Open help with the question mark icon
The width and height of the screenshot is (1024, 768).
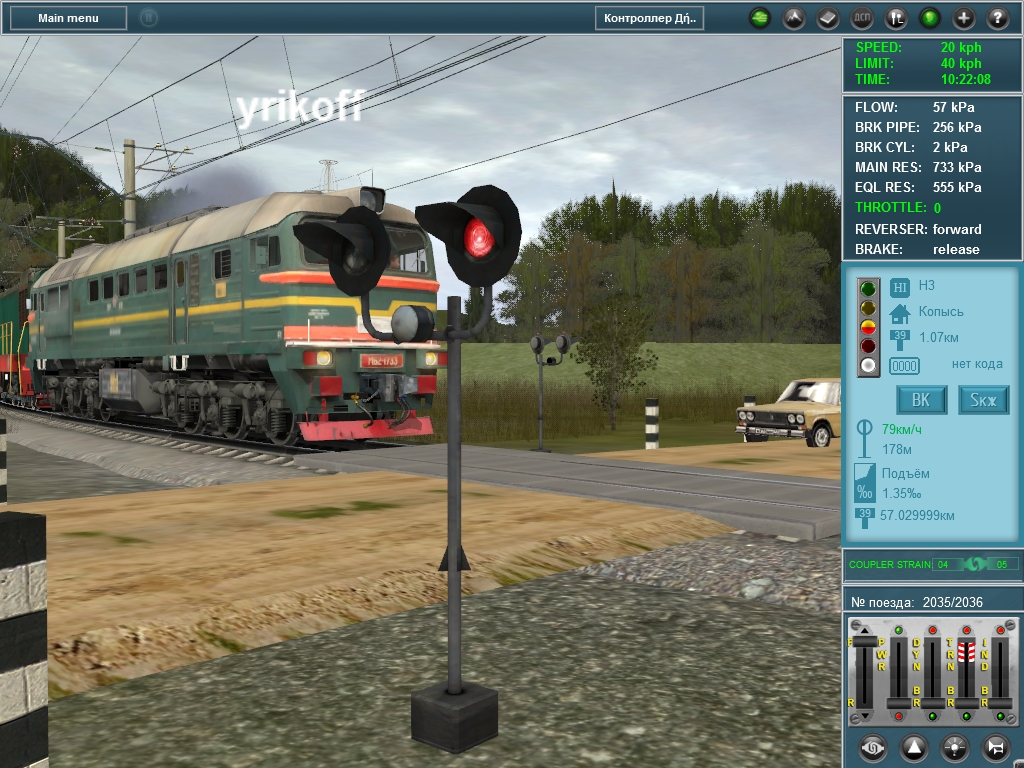coord(998,18)
